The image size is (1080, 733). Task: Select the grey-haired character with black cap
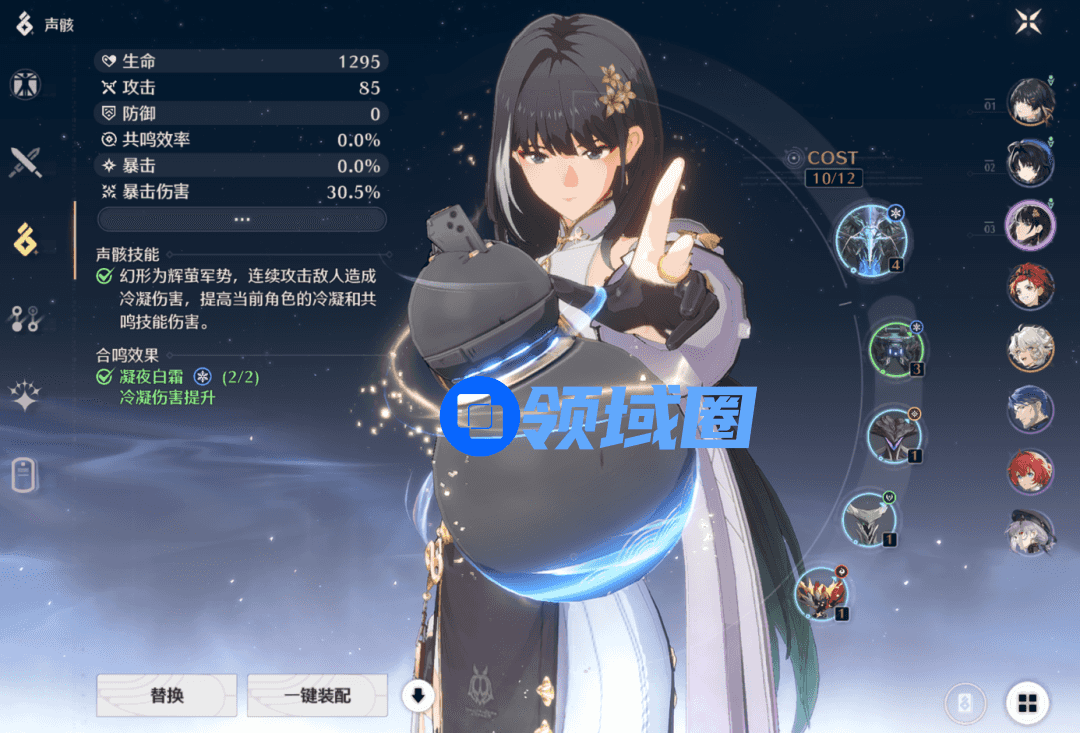(1029, 533)
